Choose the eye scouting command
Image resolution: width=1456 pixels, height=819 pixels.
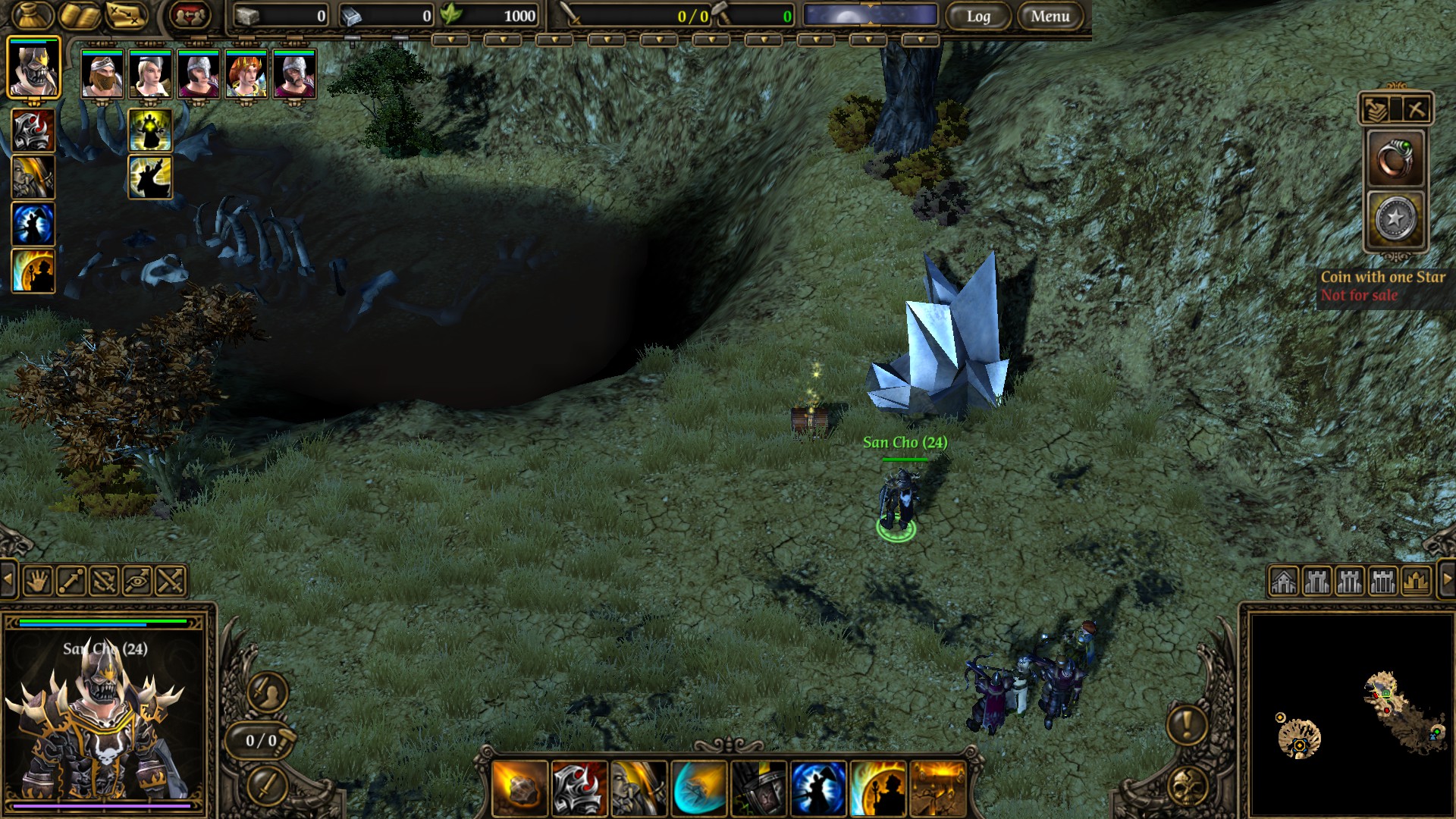click(x=137, y=582)
